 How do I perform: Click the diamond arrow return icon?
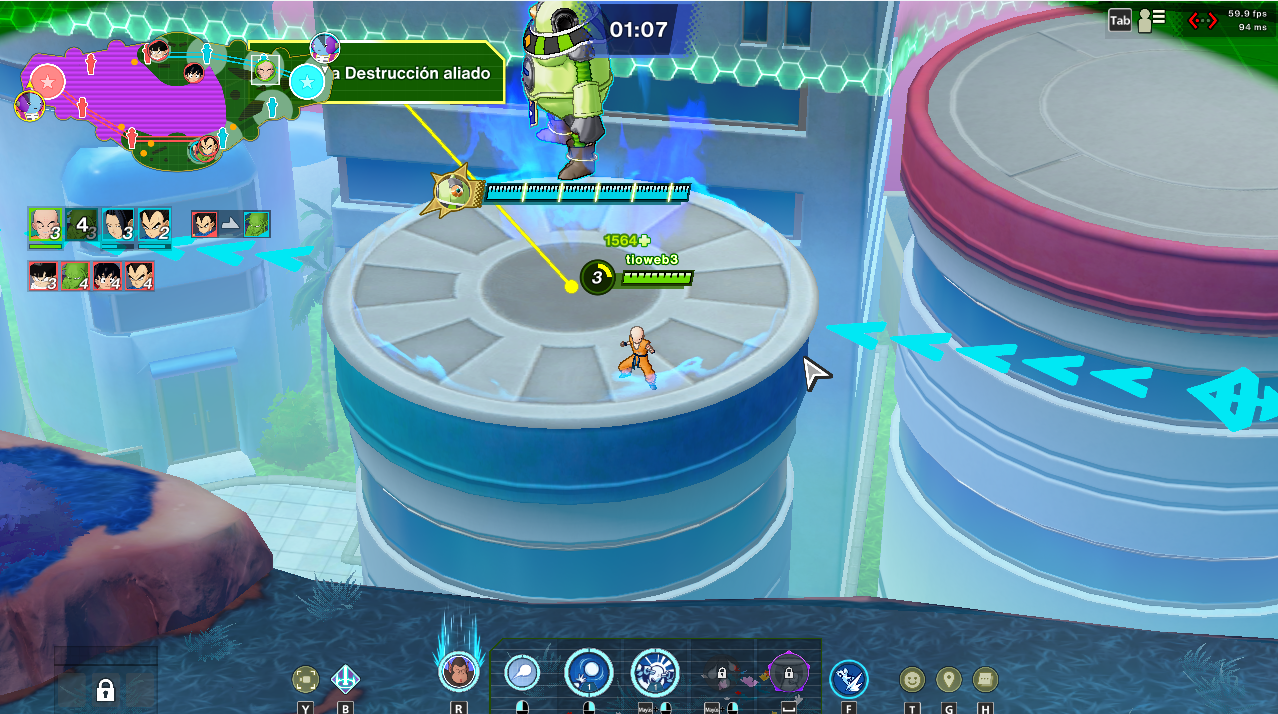(x=345, y=680)
